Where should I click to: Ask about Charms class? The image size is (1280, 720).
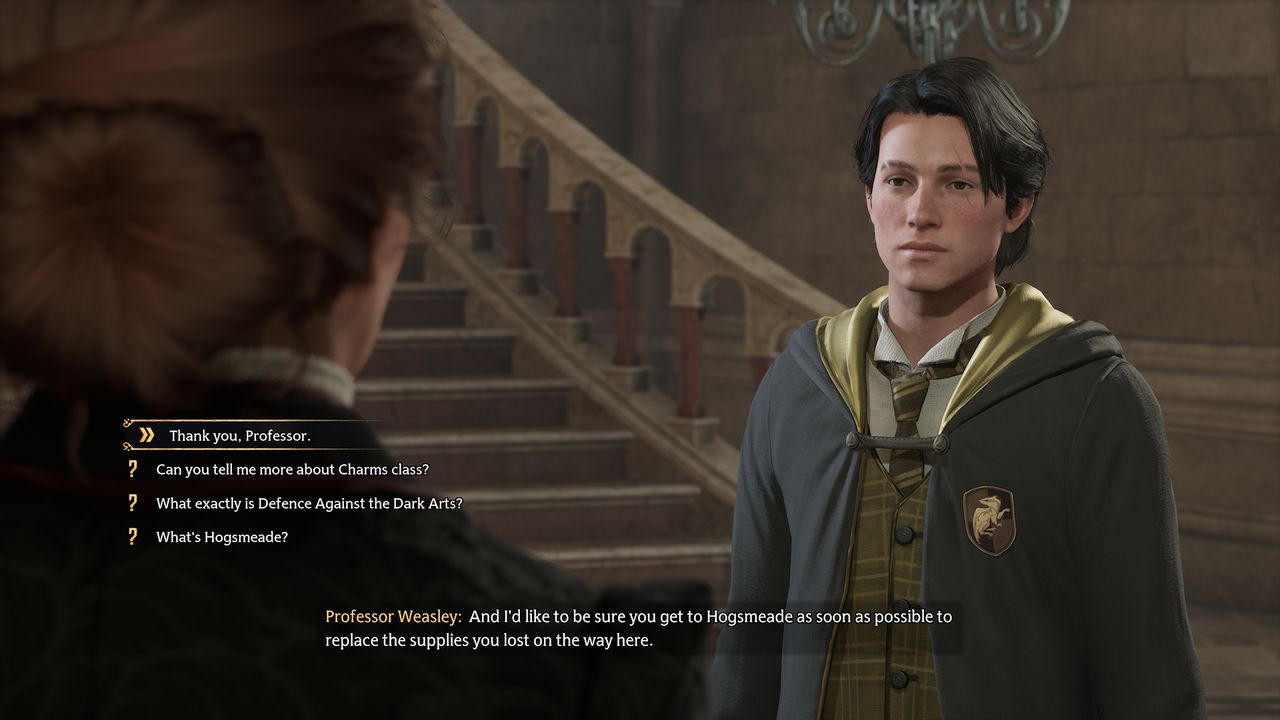(292, 469)
